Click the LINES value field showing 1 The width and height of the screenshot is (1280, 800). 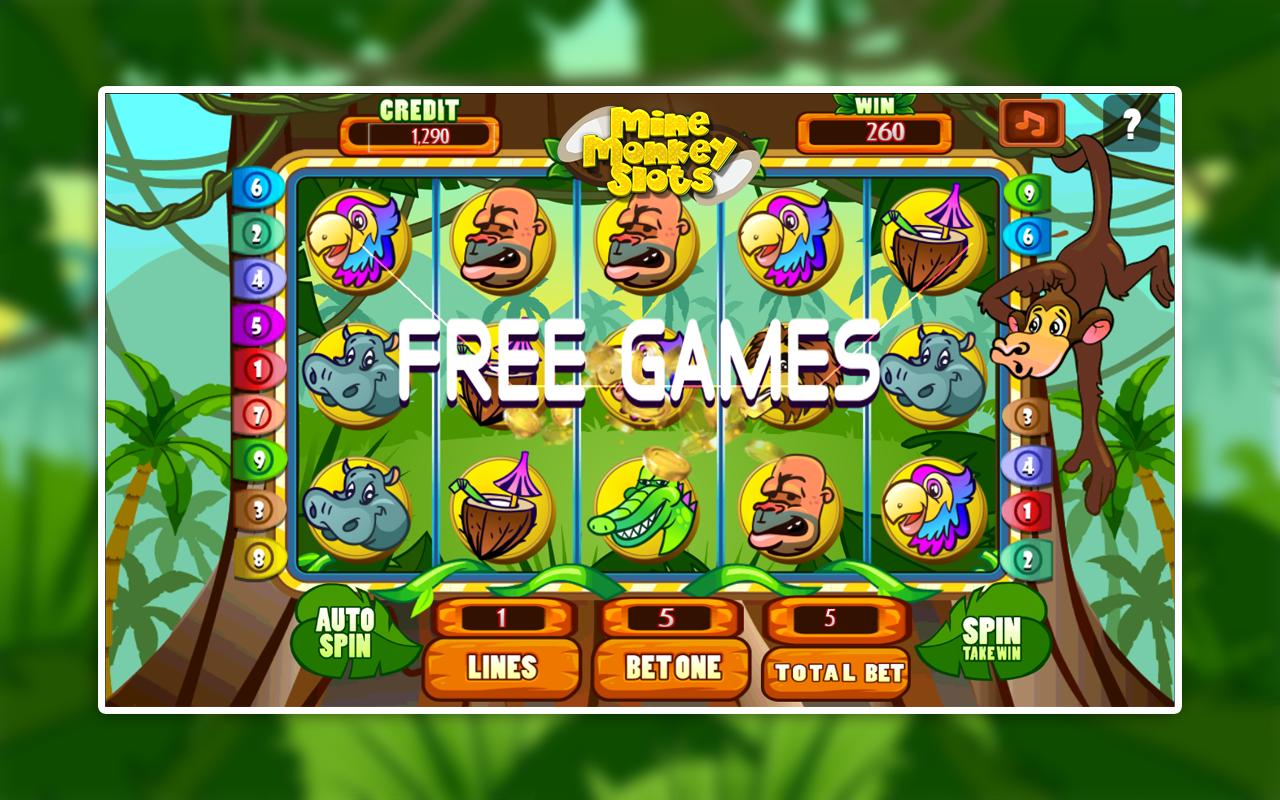tap(502, 620)
